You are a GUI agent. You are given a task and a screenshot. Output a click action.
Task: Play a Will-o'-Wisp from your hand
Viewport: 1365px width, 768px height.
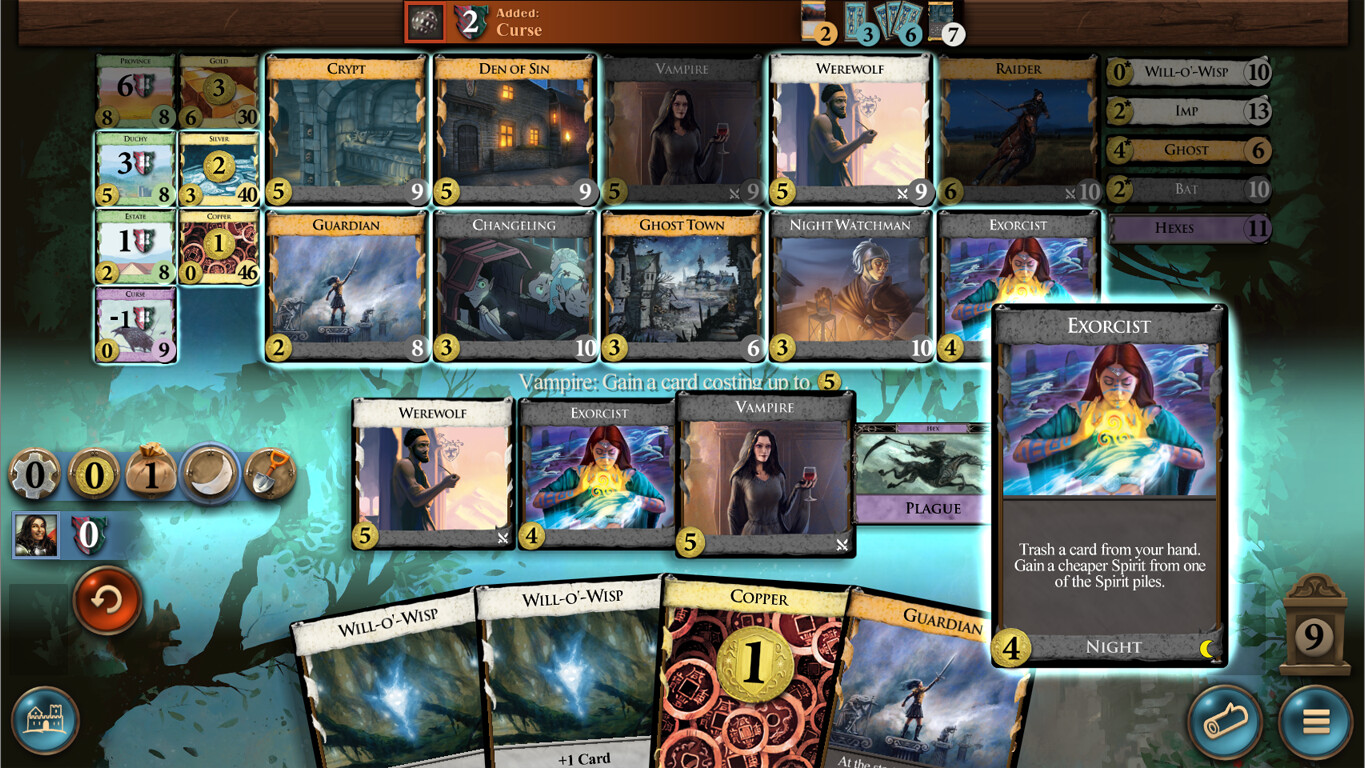click(x=570, y=680)
